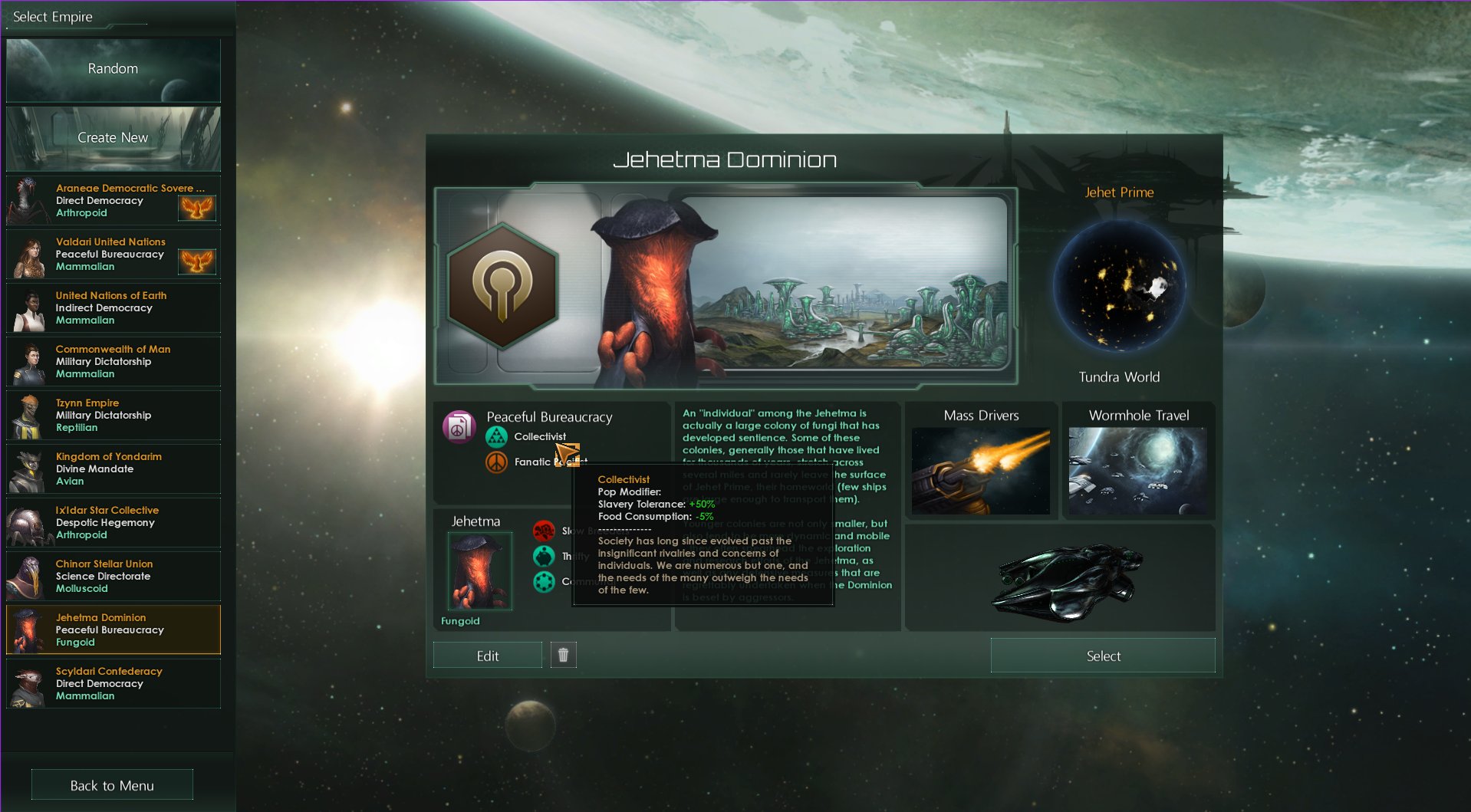Select the Tzynn Empire from the list
This screenshot has height=812, width=1471.
coord(113,415)
